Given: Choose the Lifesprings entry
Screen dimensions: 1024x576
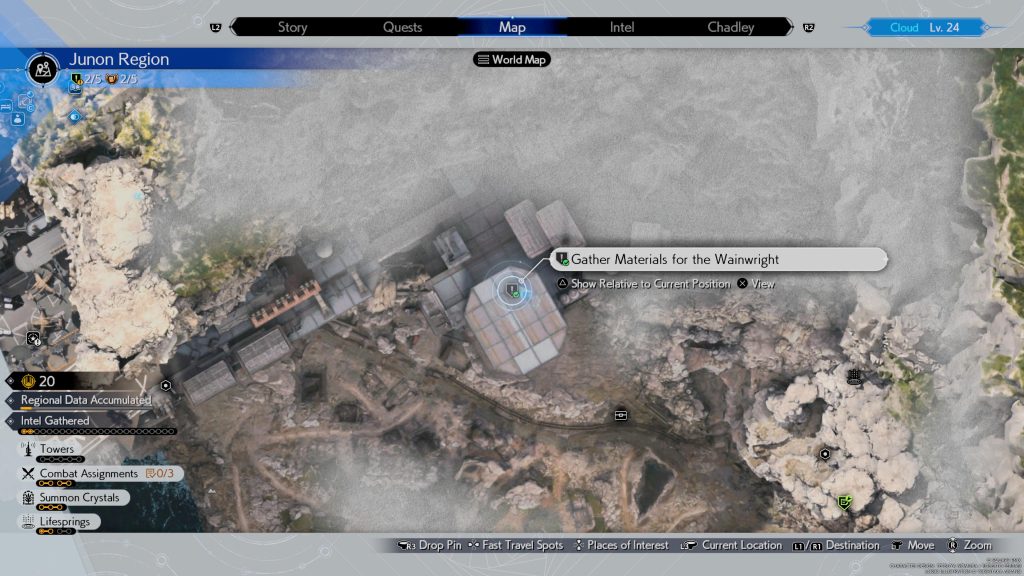Looking at the screenshot, I should [64, 521].
